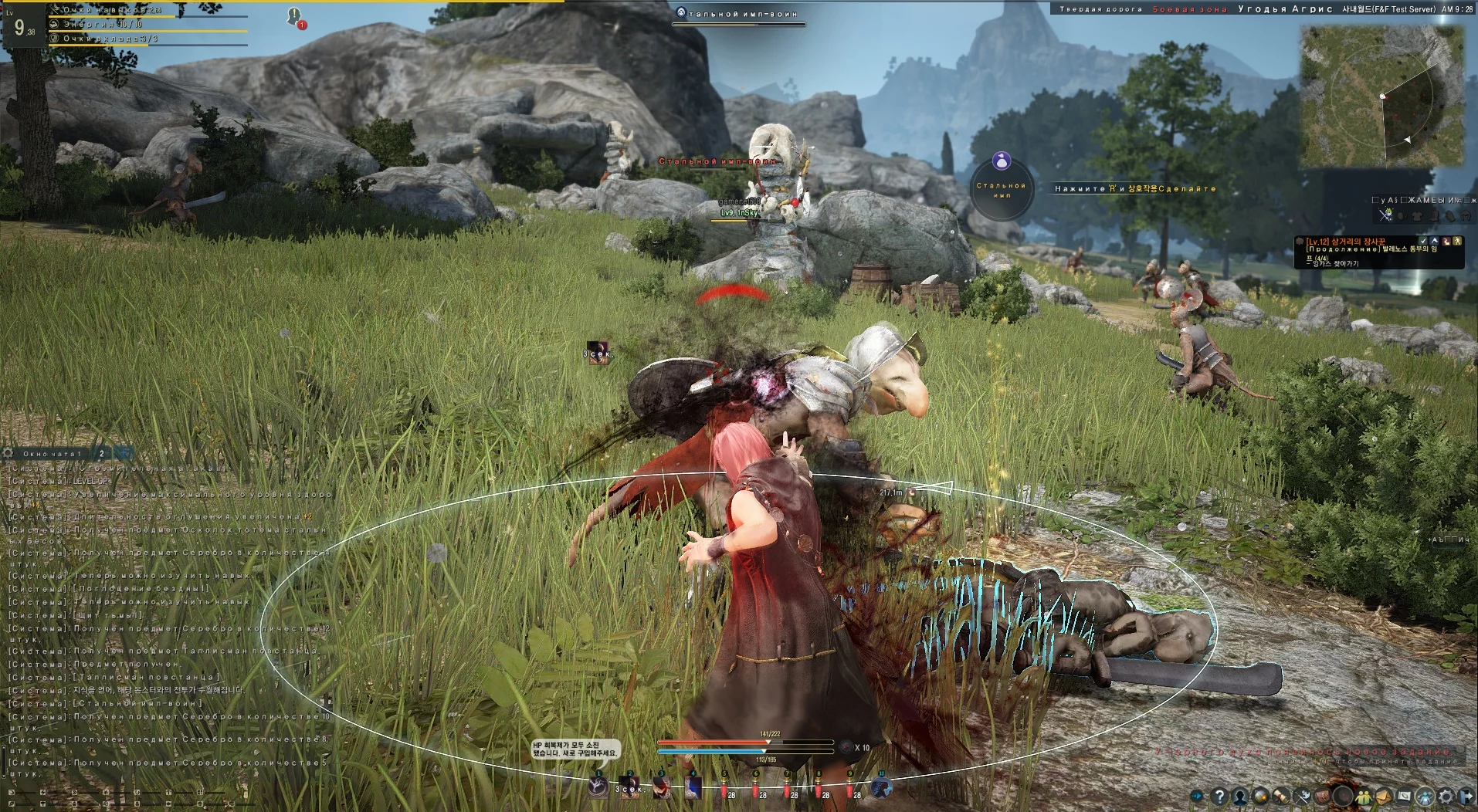Open the help question mark icon
This screenshot has width=1478, height=812.
tap(1219, 796)
